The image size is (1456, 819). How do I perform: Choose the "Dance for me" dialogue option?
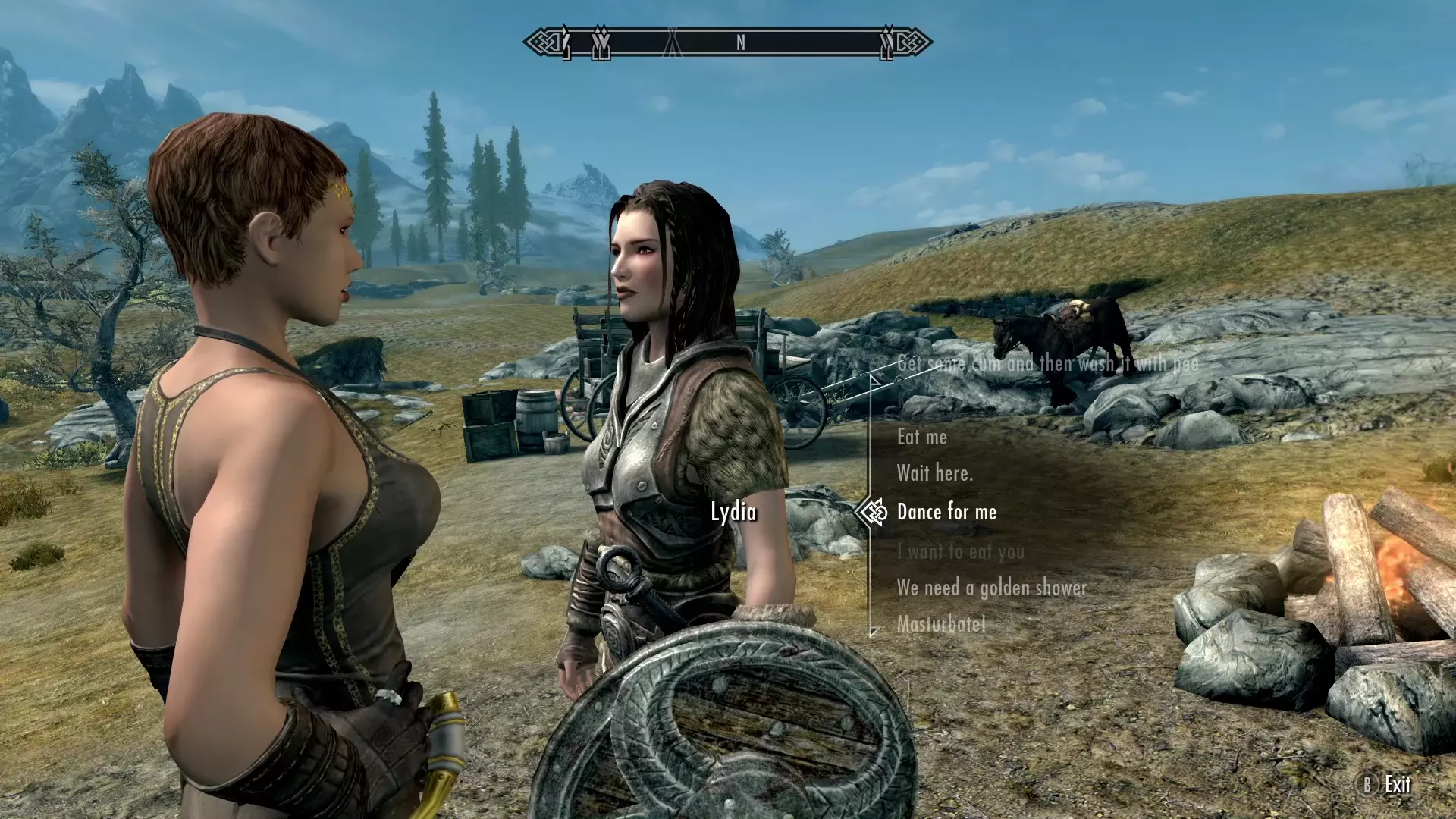click(946, 513)
